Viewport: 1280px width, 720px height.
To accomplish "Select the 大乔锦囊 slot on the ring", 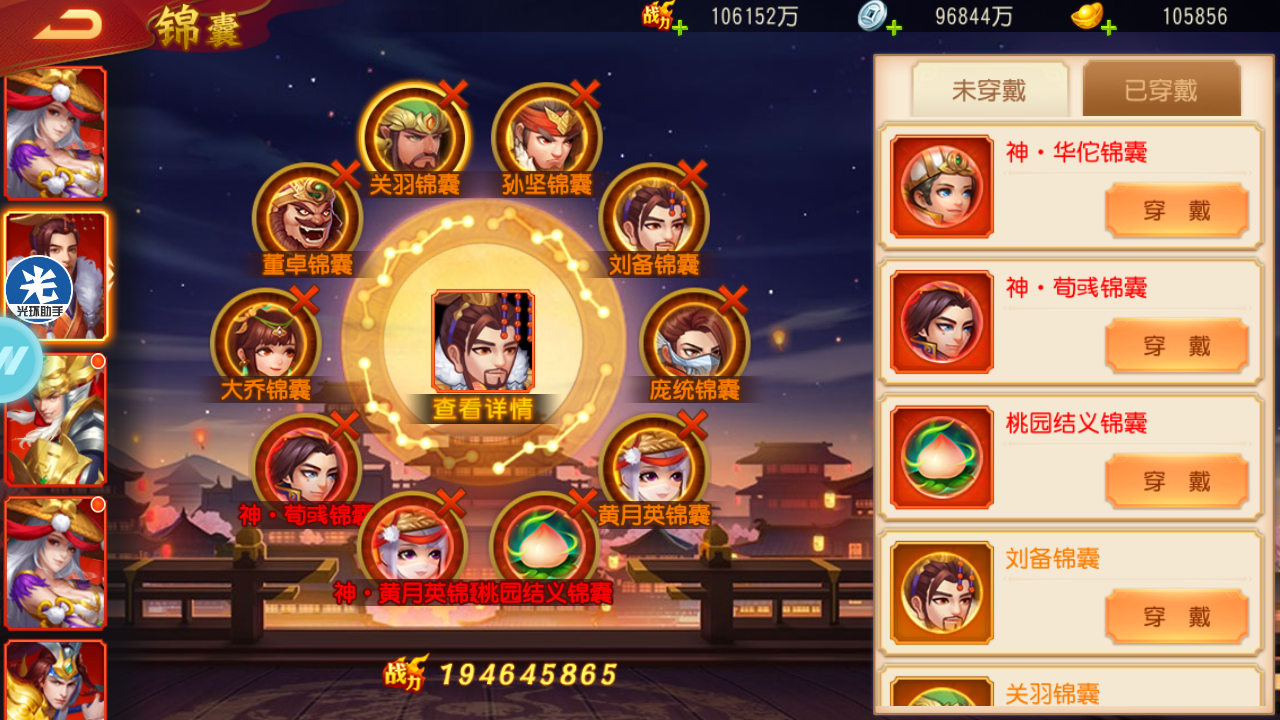I will pyautogui.click(x=265, y=342).
